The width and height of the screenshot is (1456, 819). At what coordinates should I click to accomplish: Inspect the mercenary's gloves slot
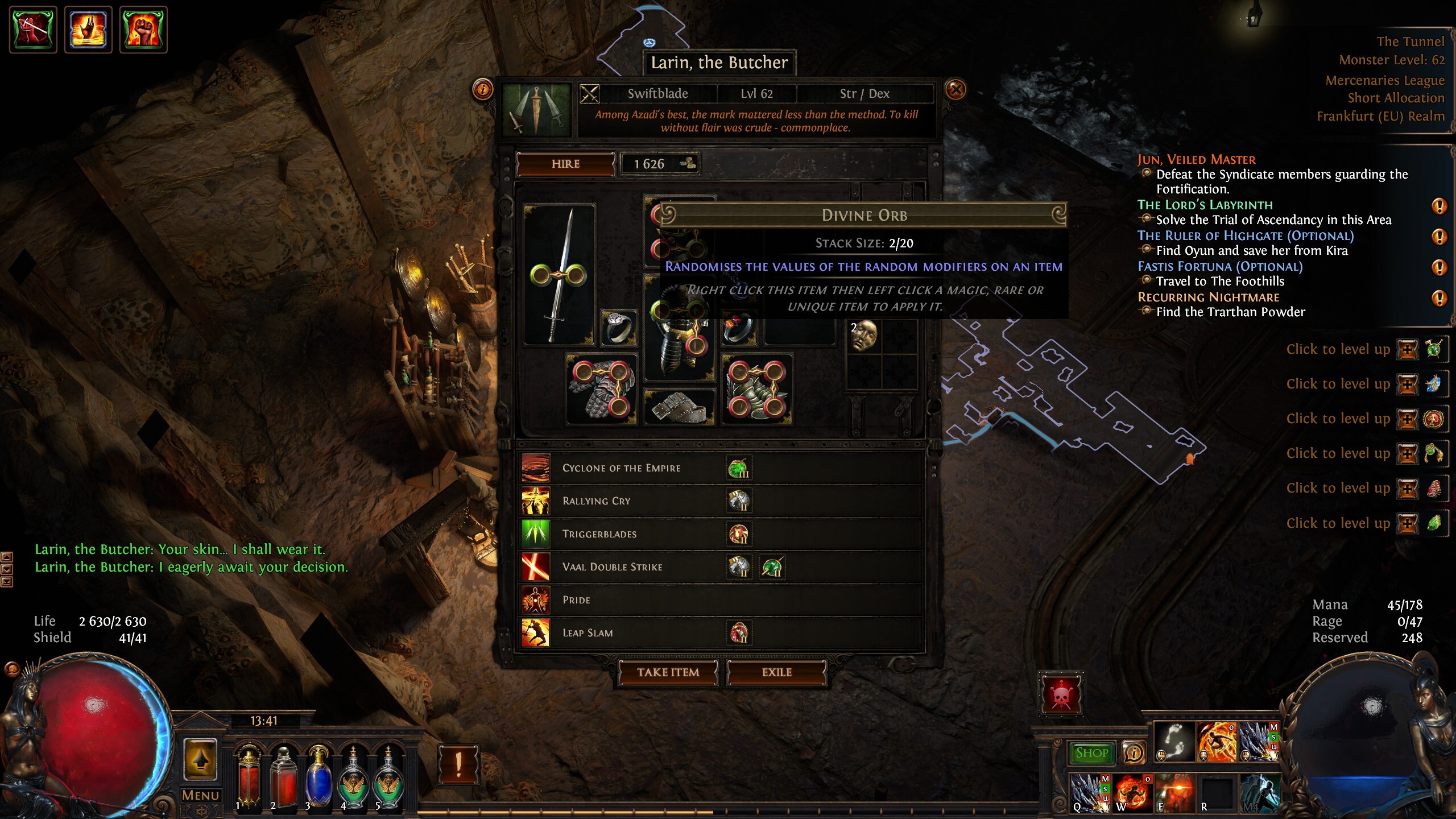(x=601, y=389)
